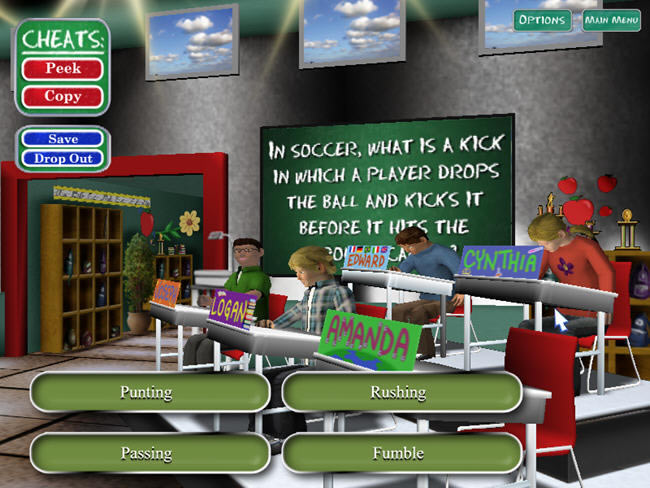This screenshot has height=488, width=650.
Task: Activate the Copy cheat
Action: click(x=63, y=97)
